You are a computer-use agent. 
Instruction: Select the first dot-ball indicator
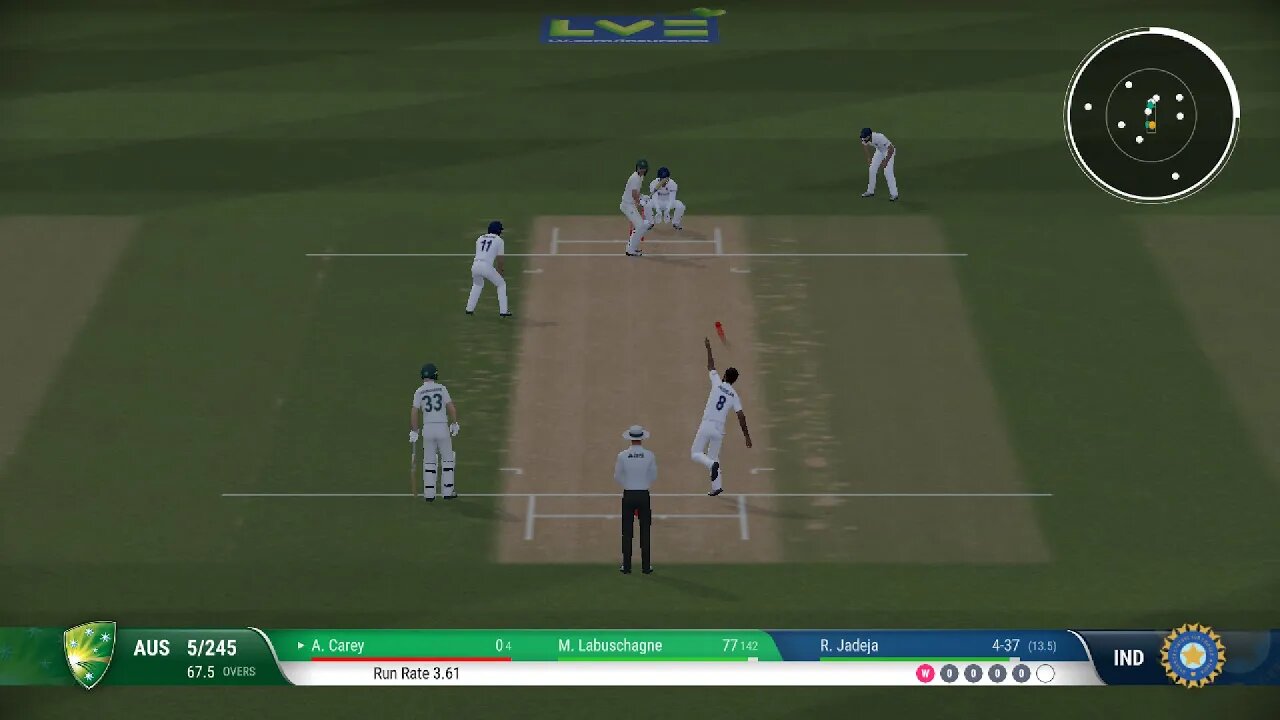pos(949,673)
